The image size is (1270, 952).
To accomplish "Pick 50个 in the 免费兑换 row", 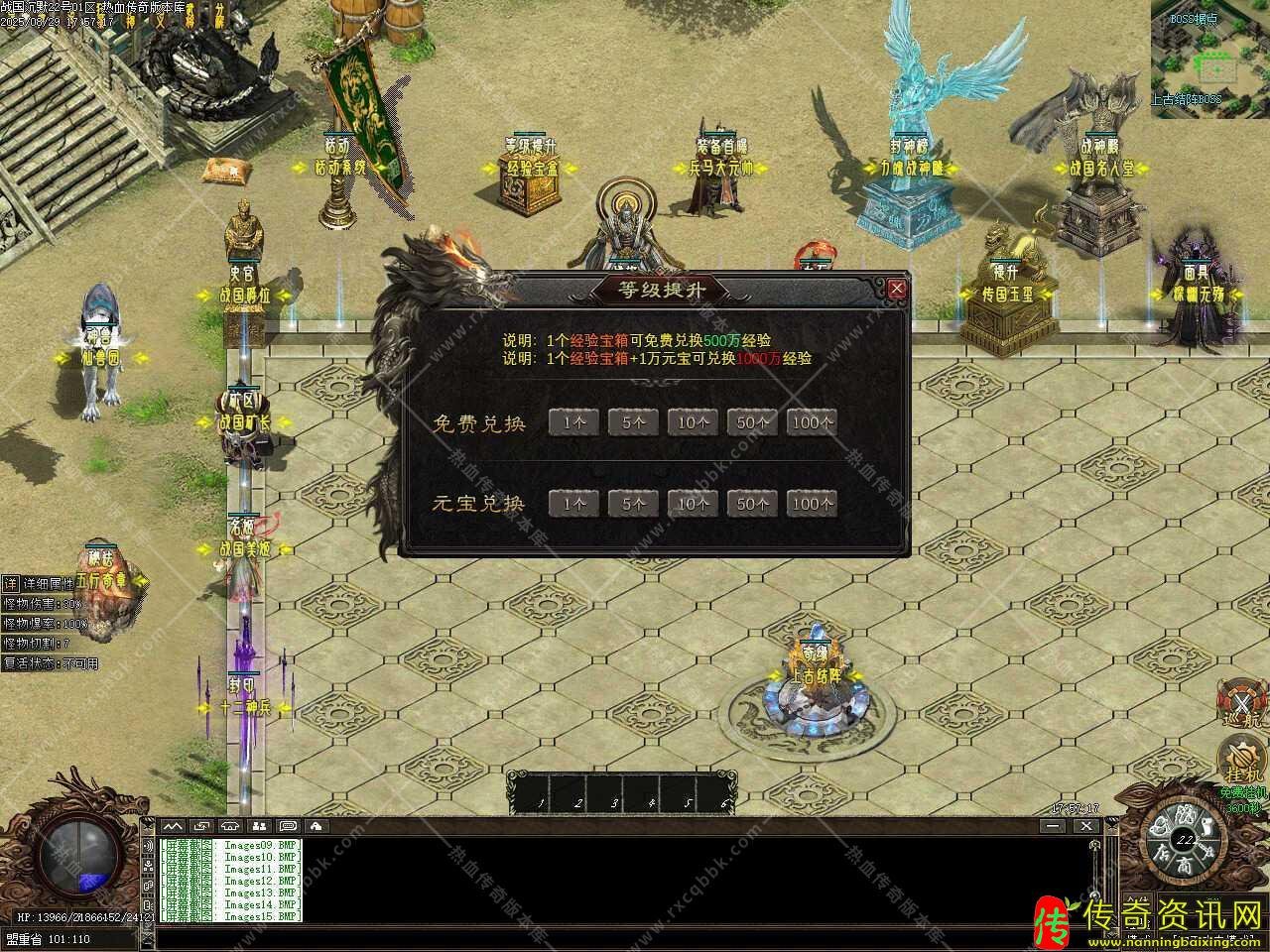I will click(x=752, y=422).
